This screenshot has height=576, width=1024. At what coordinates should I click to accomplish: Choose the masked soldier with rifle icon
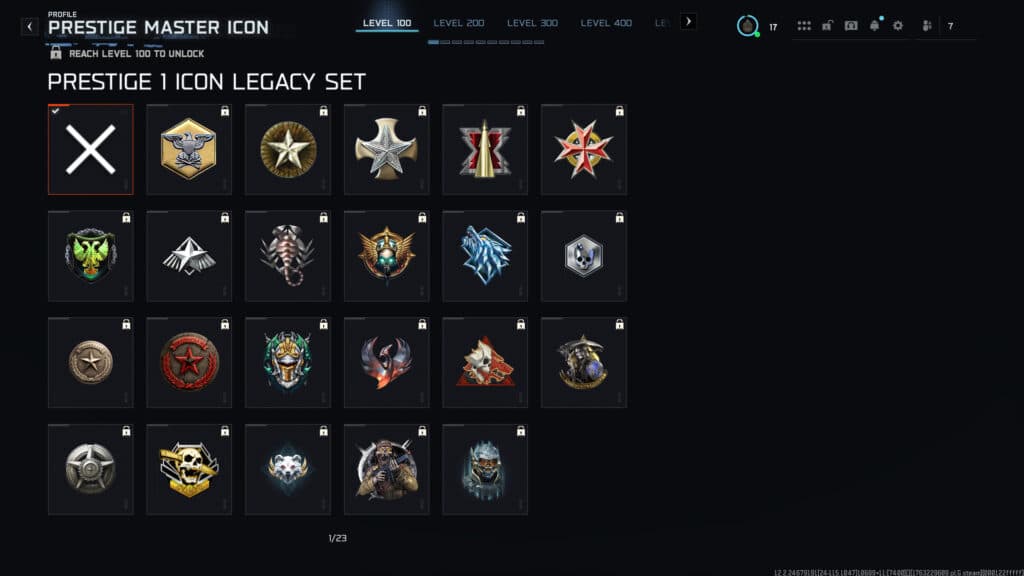[387, 469]
